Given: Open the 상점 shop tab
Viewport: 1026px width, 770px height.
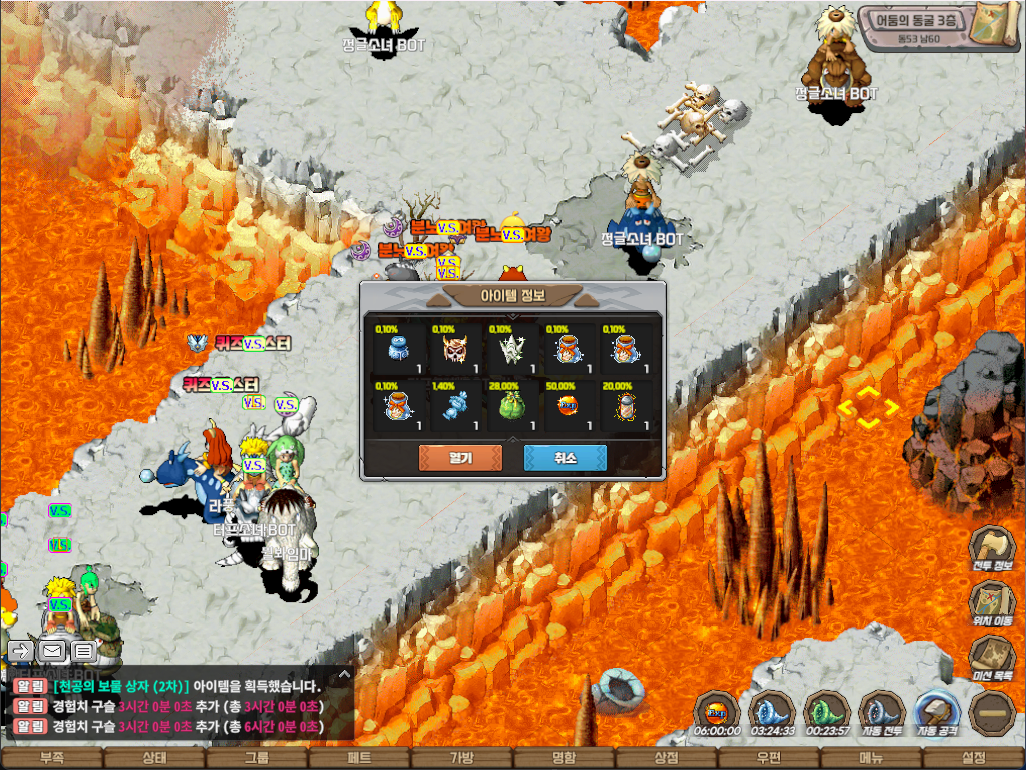Looking at the screenshot, I should click(x=666, y=758).
